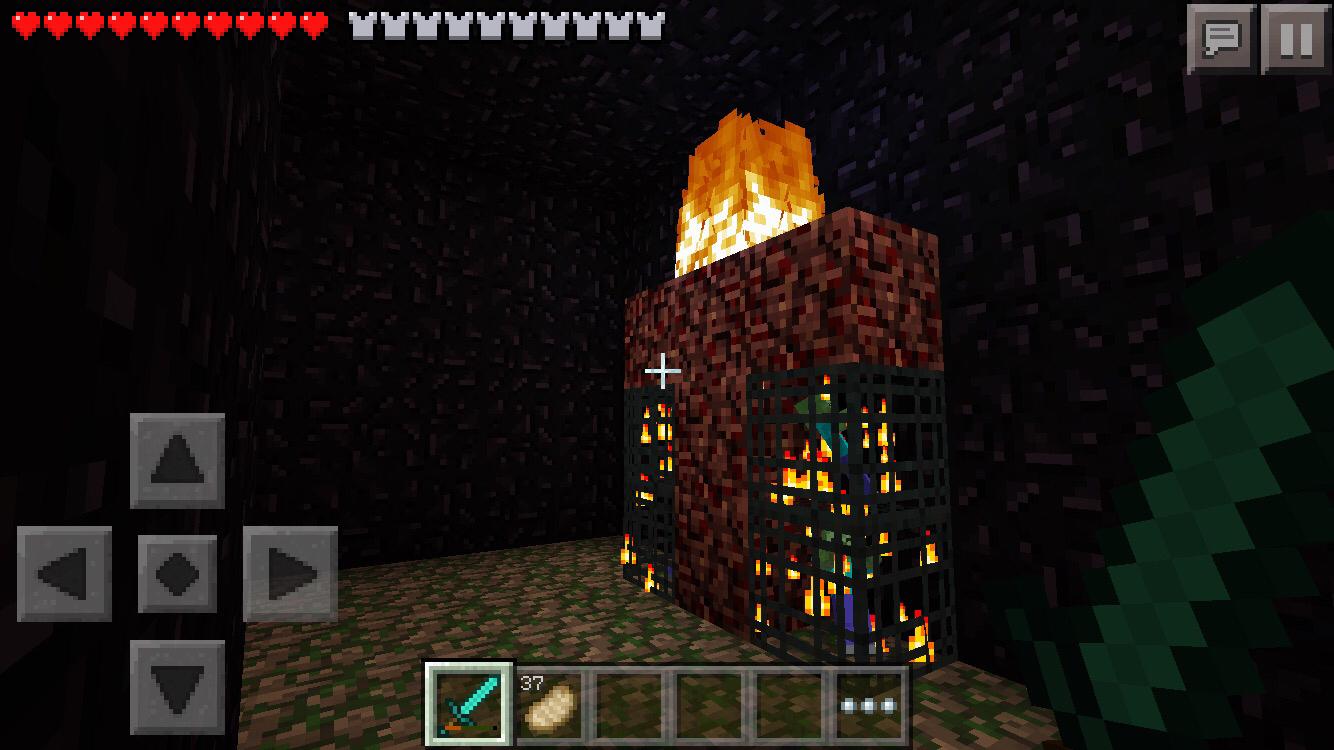Tap the center jump diamond button
Image resolution: width=1334 pixels, height=750 pixels.
pyautogui.click(x=177, y=574)
